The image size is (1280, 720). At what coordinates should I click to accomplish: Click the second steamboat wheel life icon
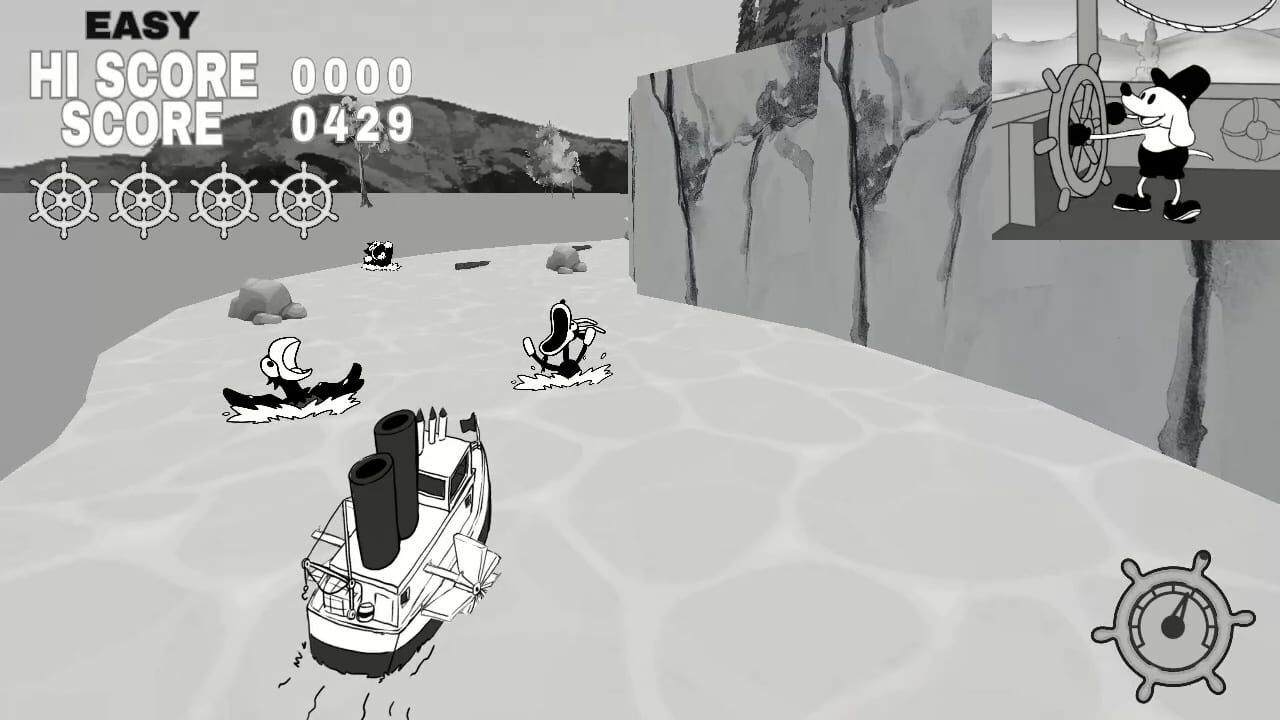pyautogui.click(x=143, y=201)
